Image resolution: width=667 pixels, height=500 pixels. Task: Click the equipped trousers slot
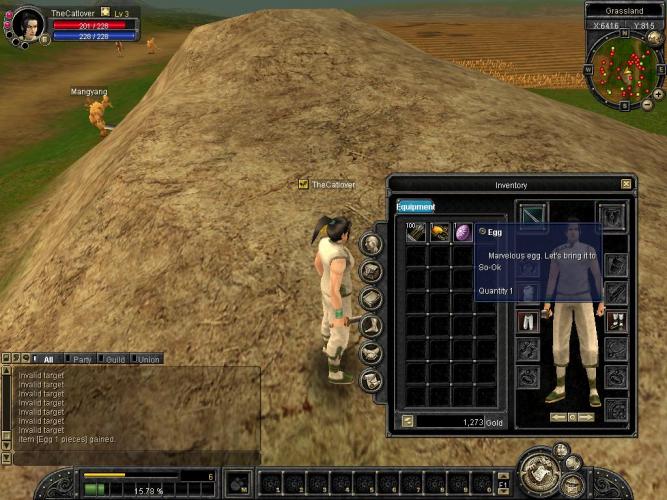pos(528,321)
